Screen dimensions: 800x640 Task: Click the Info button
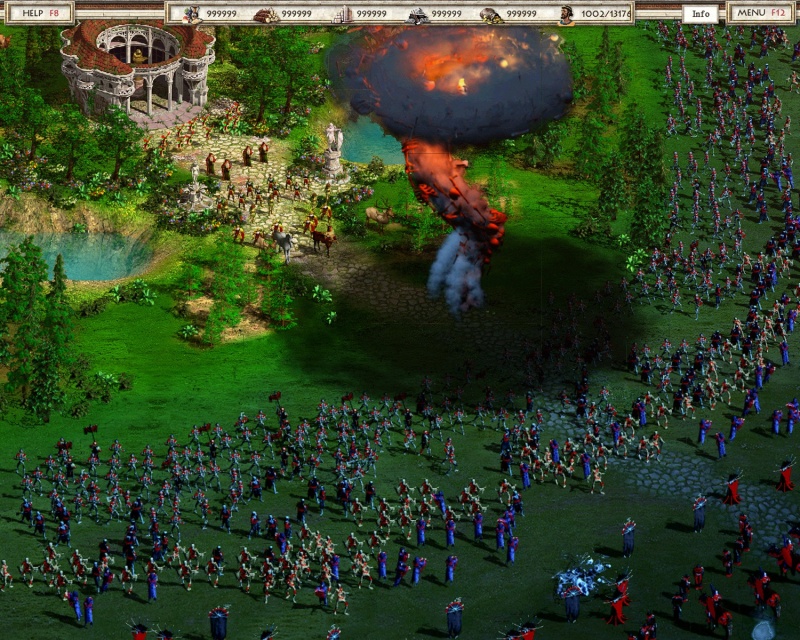click(x=701, y=14)
